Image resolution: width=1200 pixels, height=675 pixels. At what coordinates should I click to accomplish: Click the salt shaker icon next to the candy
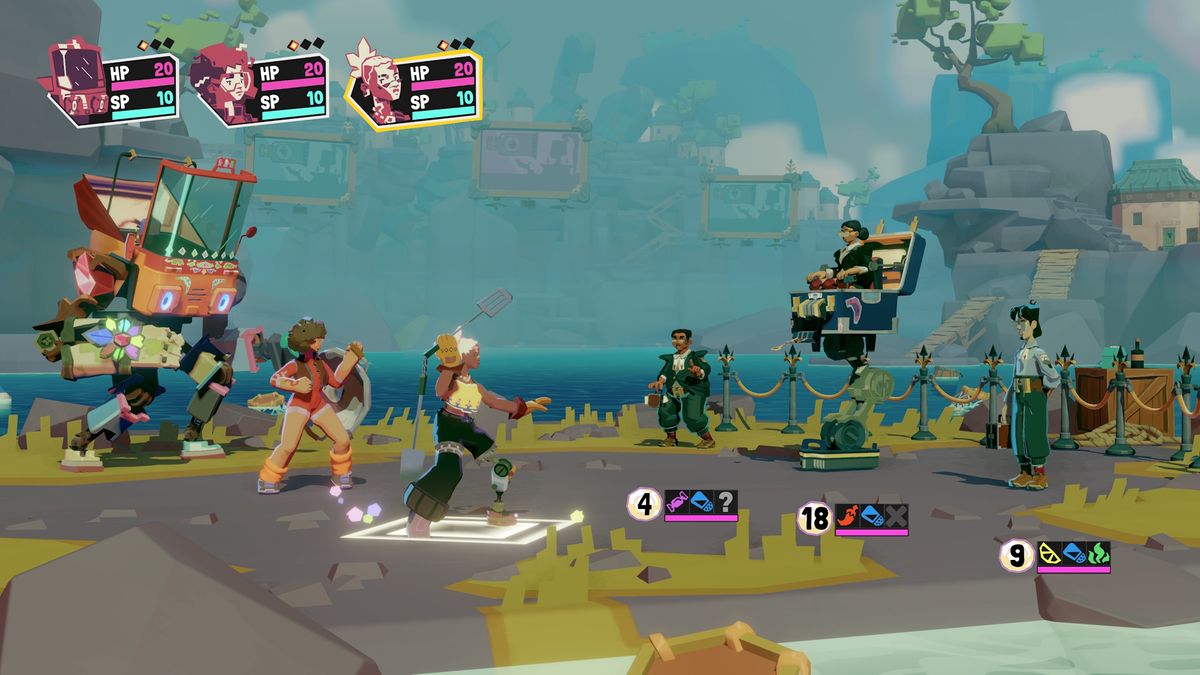tap(702, 503)
